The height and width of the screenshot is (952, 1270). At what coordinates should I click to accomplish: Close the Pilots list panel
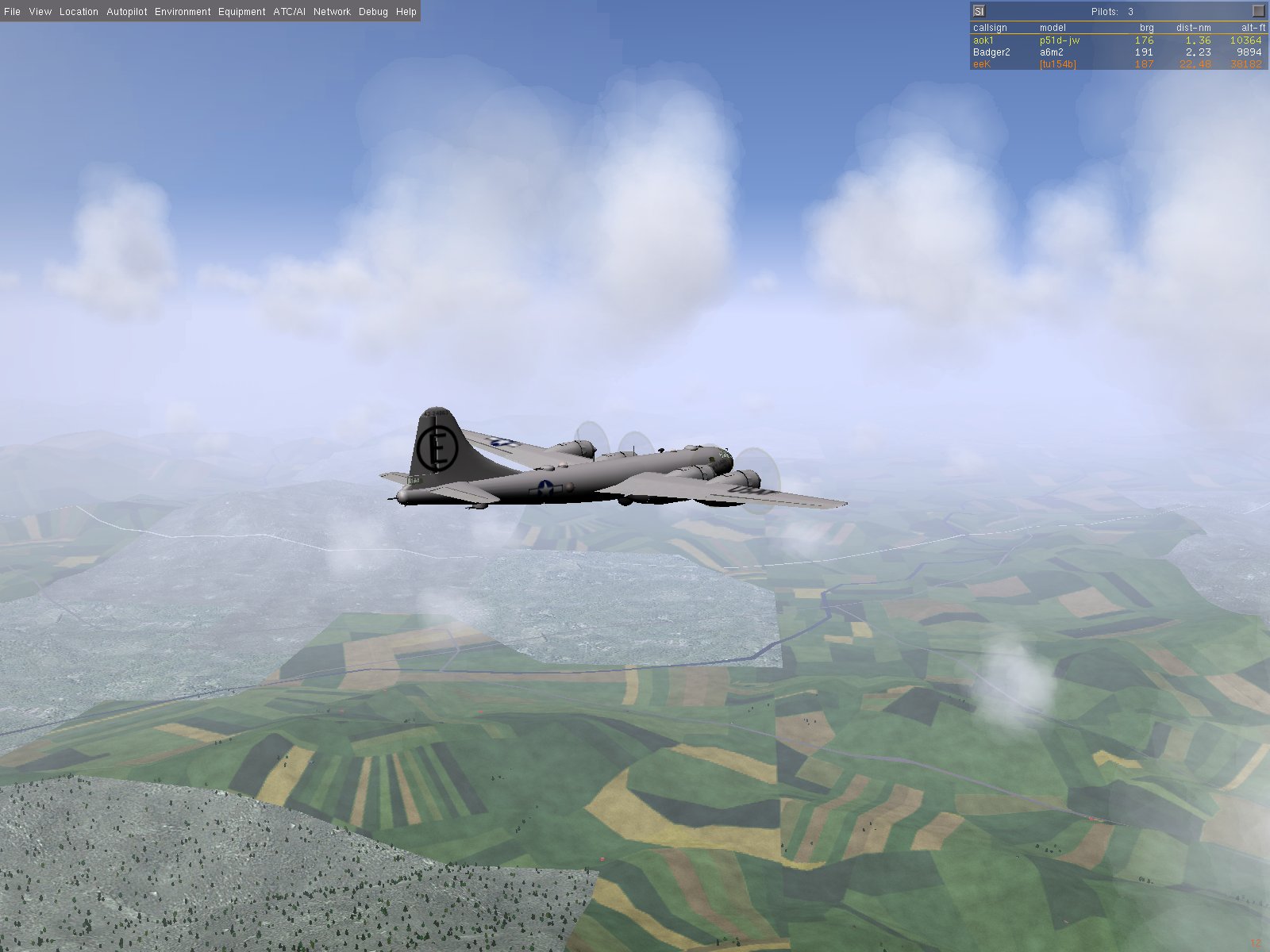[1258, 11]
